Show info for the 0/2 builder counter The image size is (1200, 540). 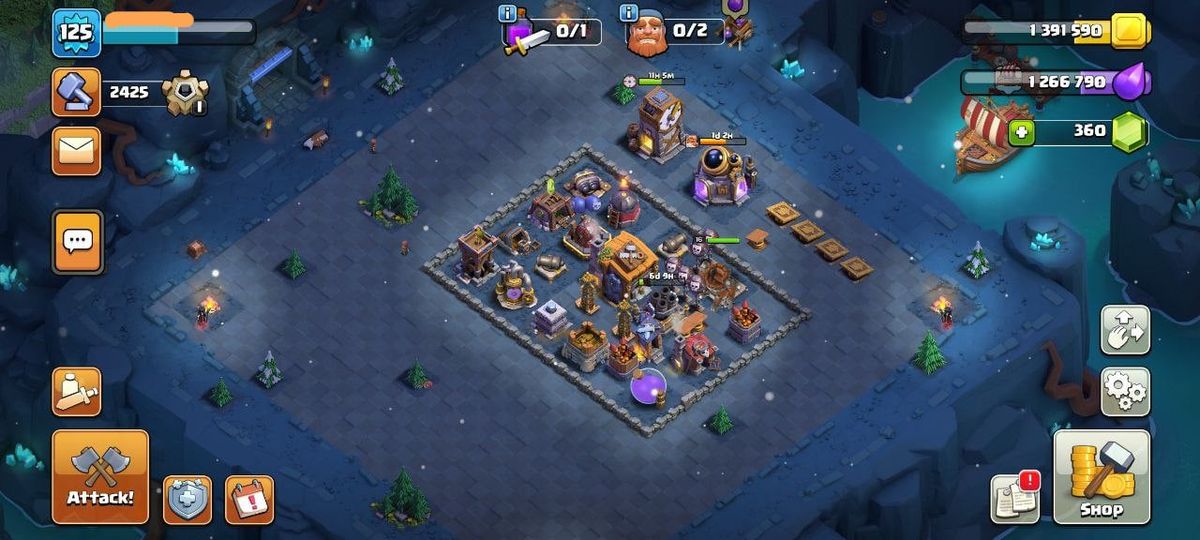[x=629, y=13]
